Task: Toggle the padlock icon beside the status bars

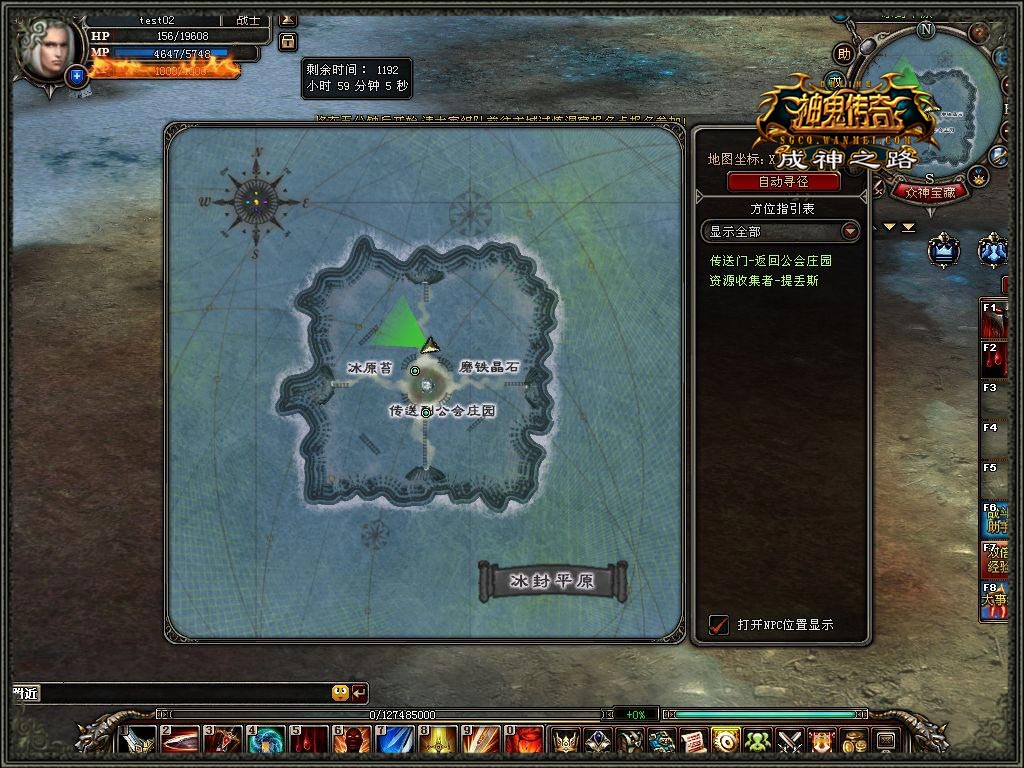Action: pyautogui.click(x=288, y=42)
